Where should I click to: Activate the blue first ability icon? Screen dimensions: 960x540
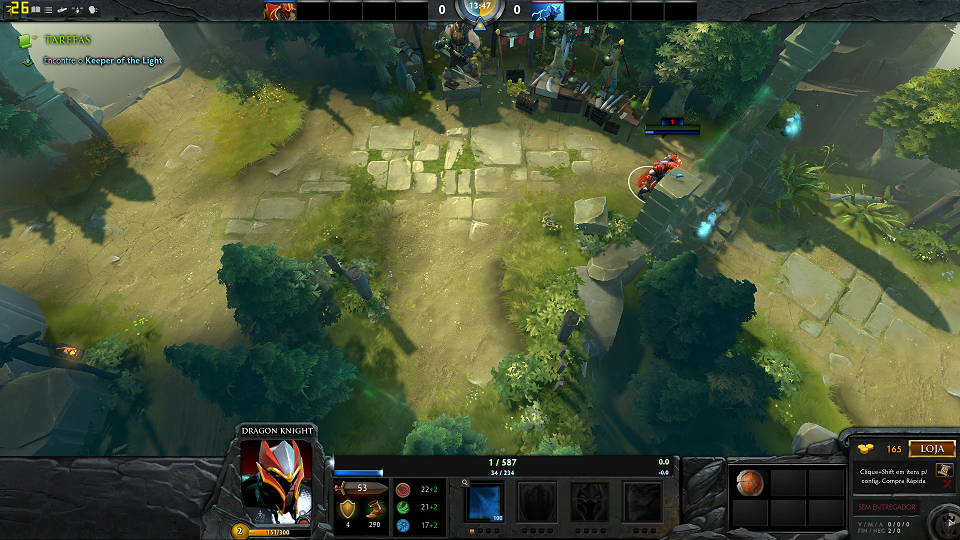pyautogui.click(x=486, y=501)
